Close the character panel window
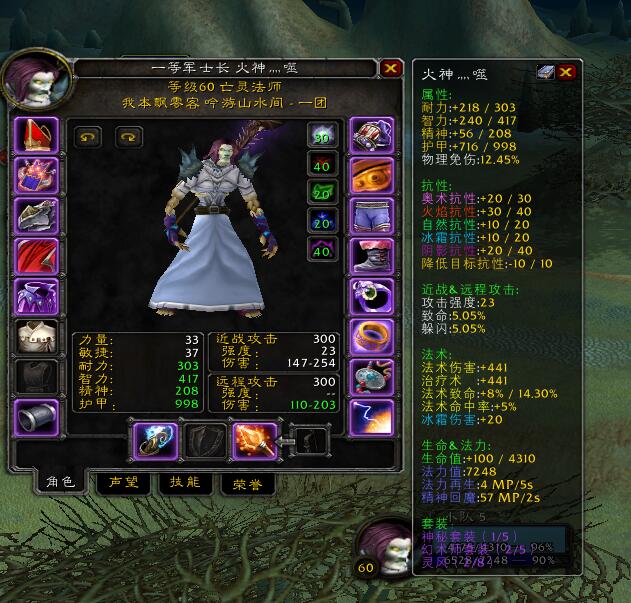 (x=390, y=68)
